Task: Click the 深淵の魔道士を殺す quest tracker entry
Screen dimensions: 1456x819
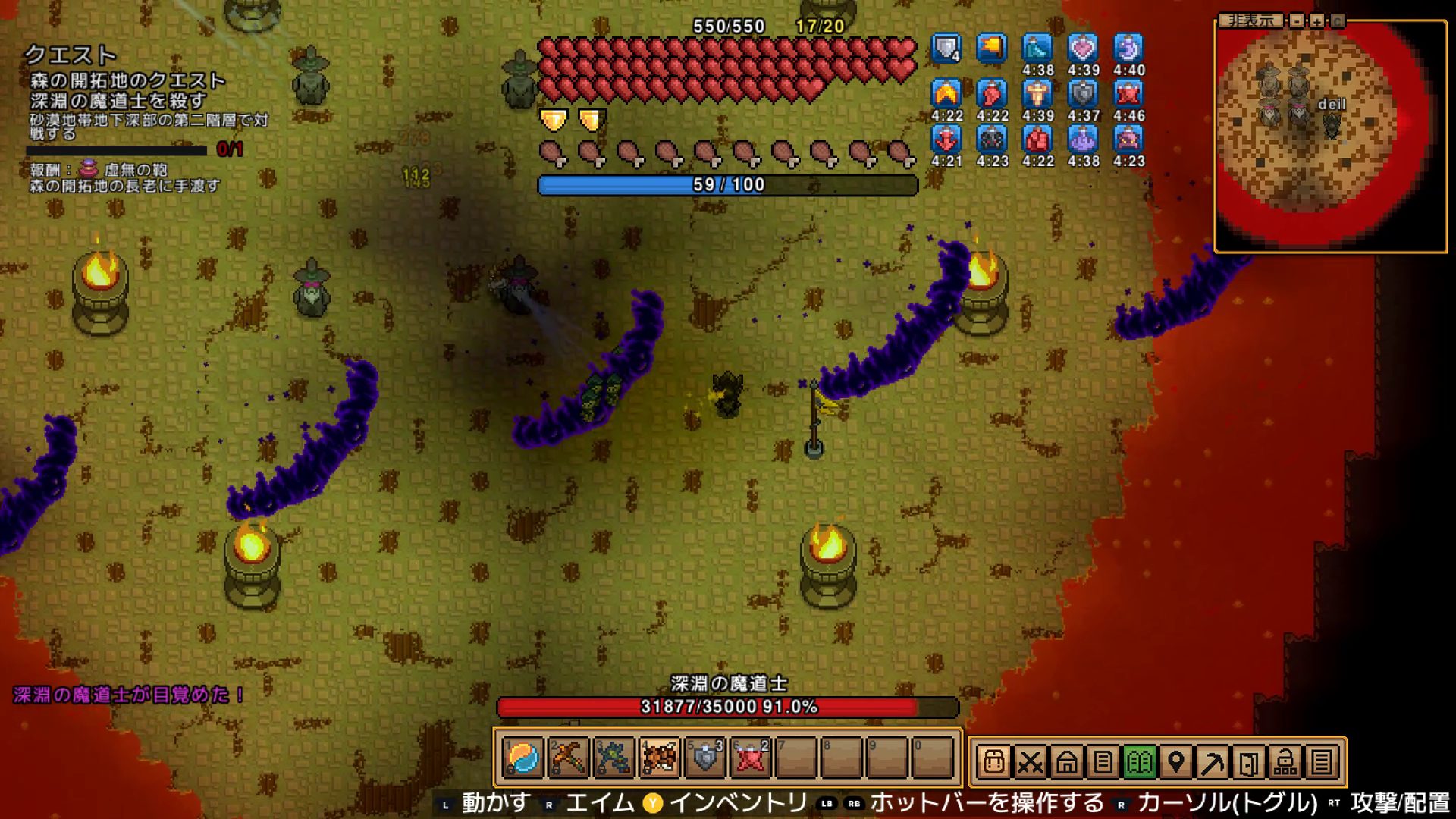Action: click(x=118, y=101)
